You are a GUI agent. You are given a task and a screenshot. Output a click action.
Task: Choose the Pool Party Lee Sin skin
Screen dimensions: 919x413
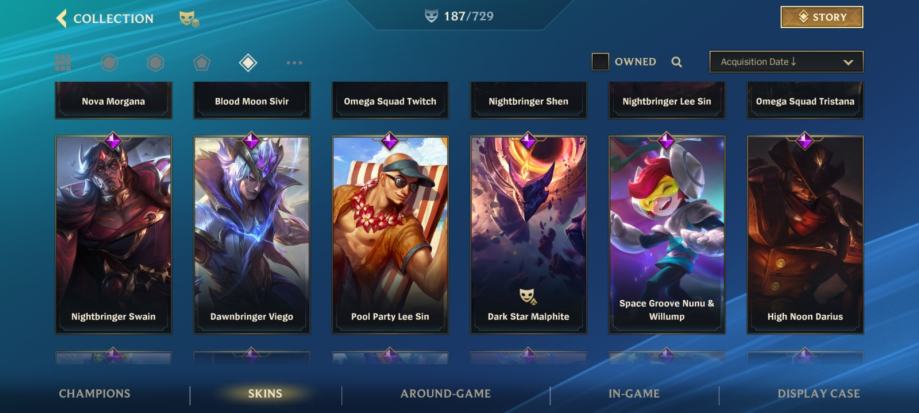(x=390, y=234)
